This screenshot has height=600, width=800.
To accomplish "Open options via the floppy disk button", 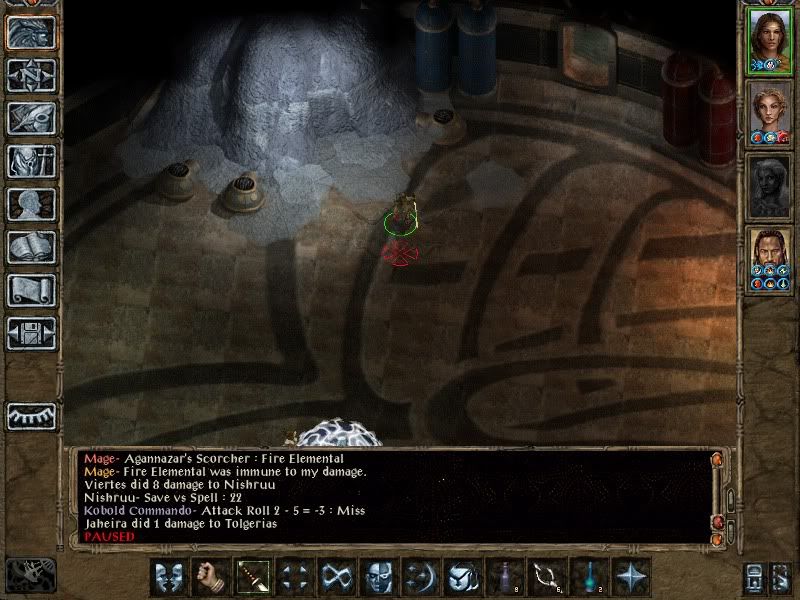I will click(x=31, y=333).
